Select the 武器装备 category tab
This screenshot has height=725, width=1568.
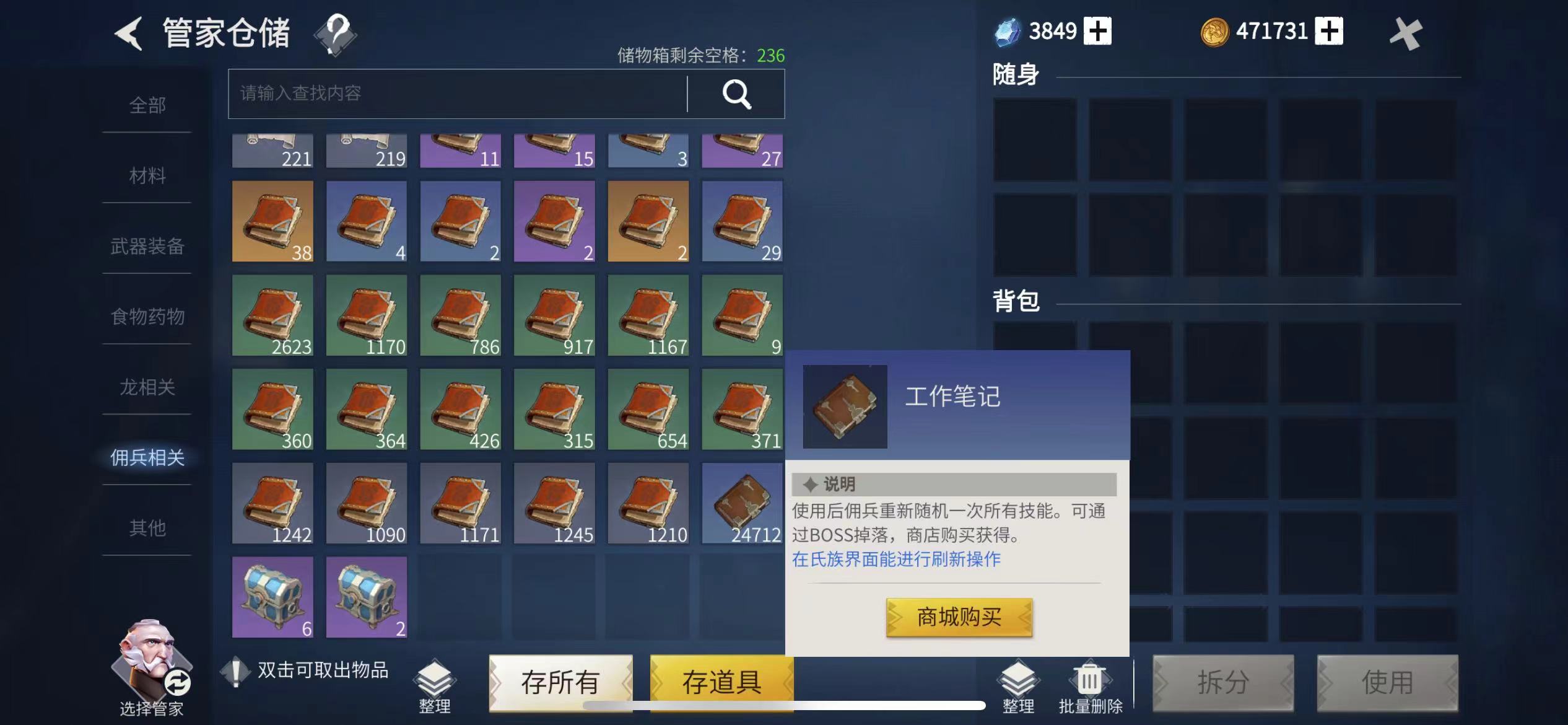tap(146, 246)
